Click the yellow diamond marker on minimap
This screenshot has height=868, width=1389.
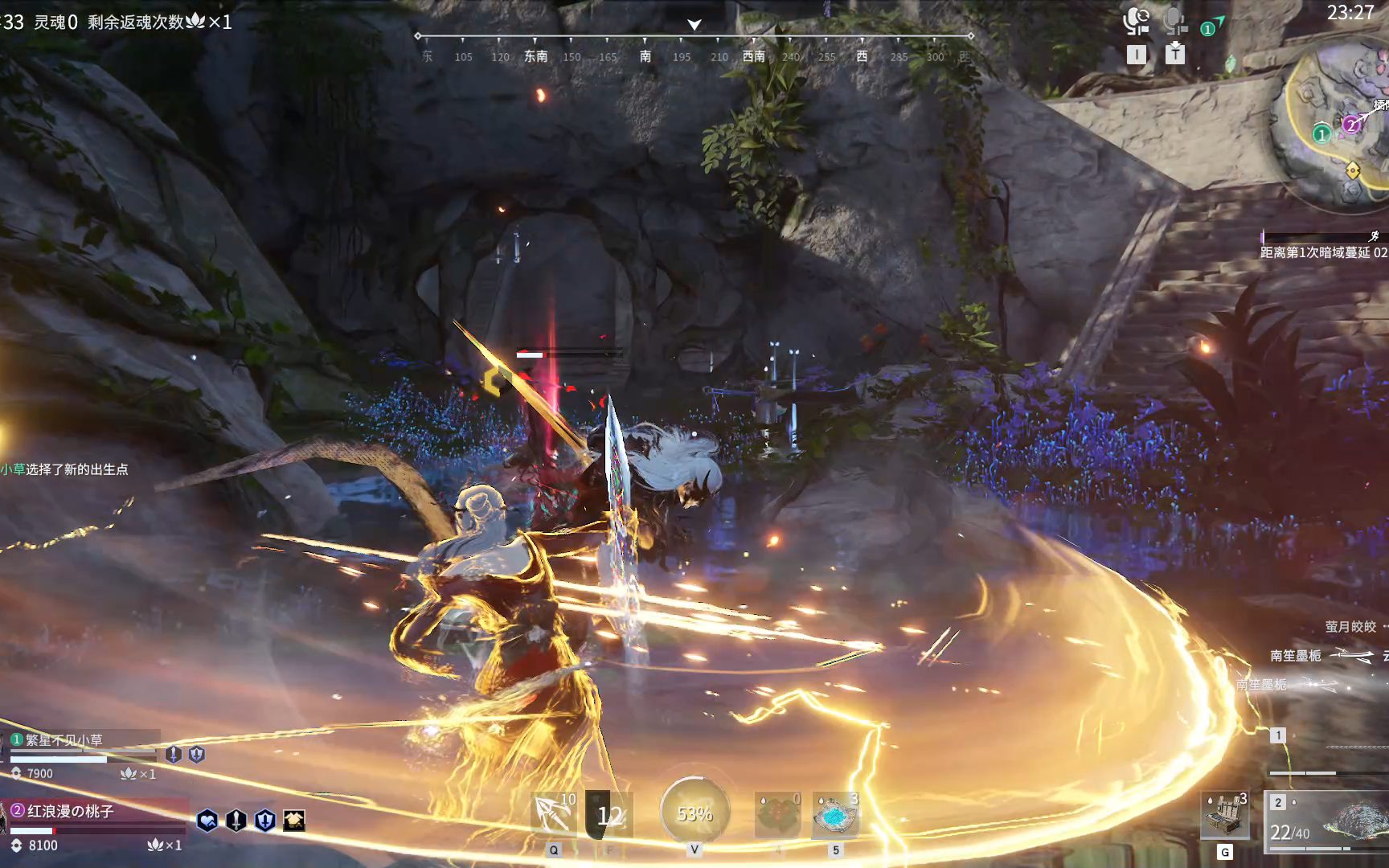(x=1353, y=170)
